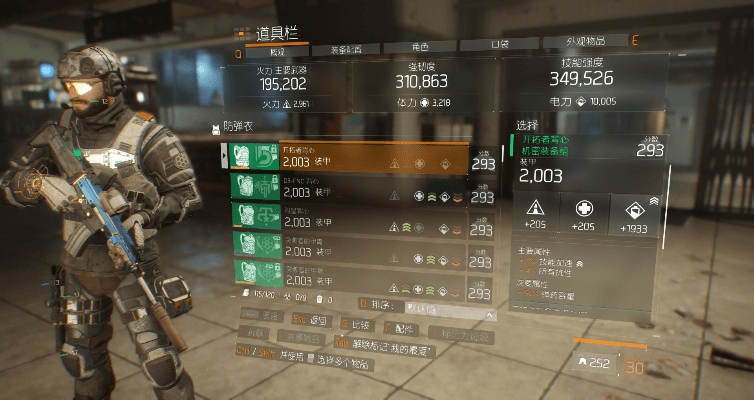Open the 配件 mods button

coord(403,327)
